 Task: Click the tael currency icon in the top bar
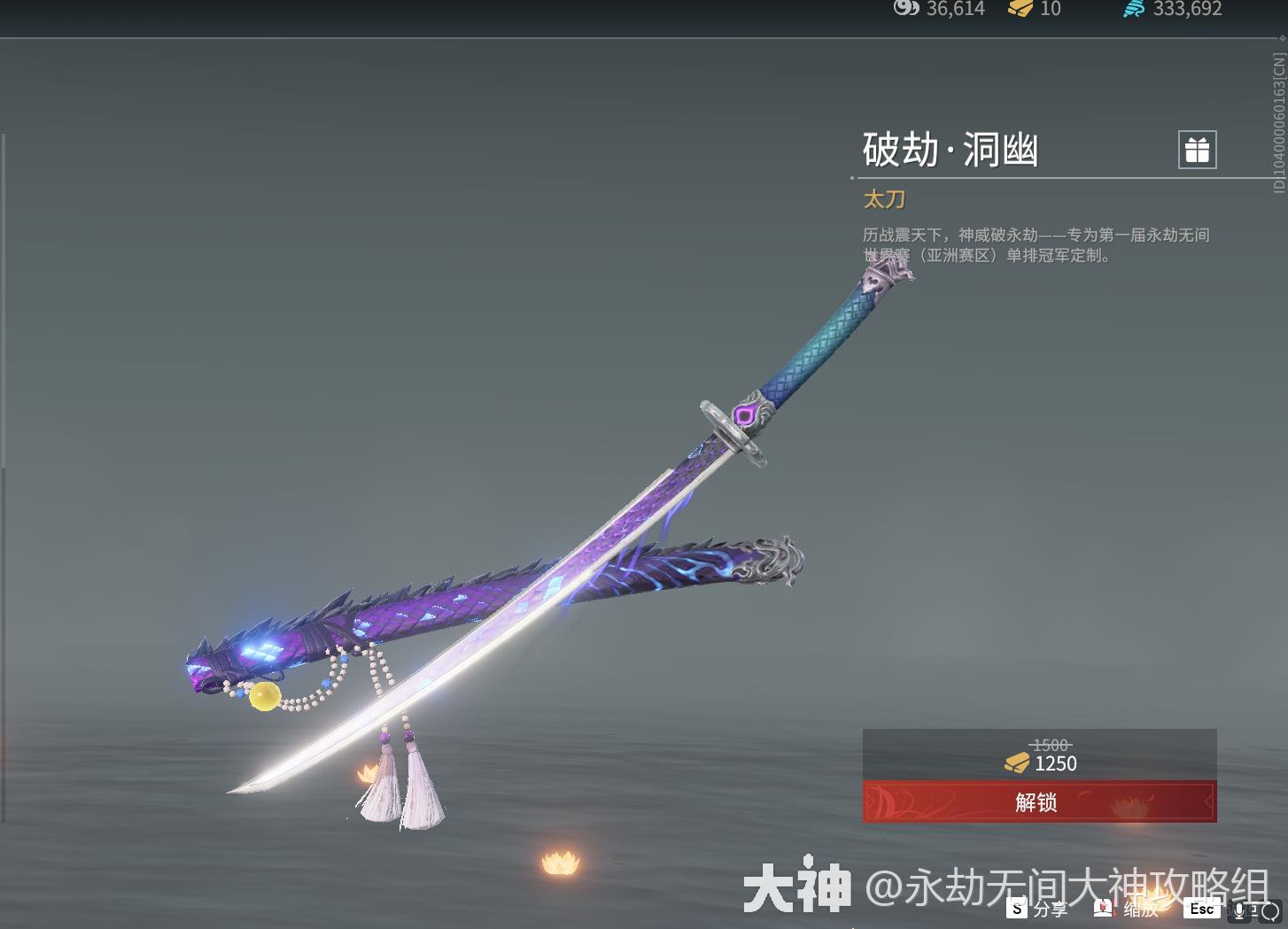click(x=905, y=10)
